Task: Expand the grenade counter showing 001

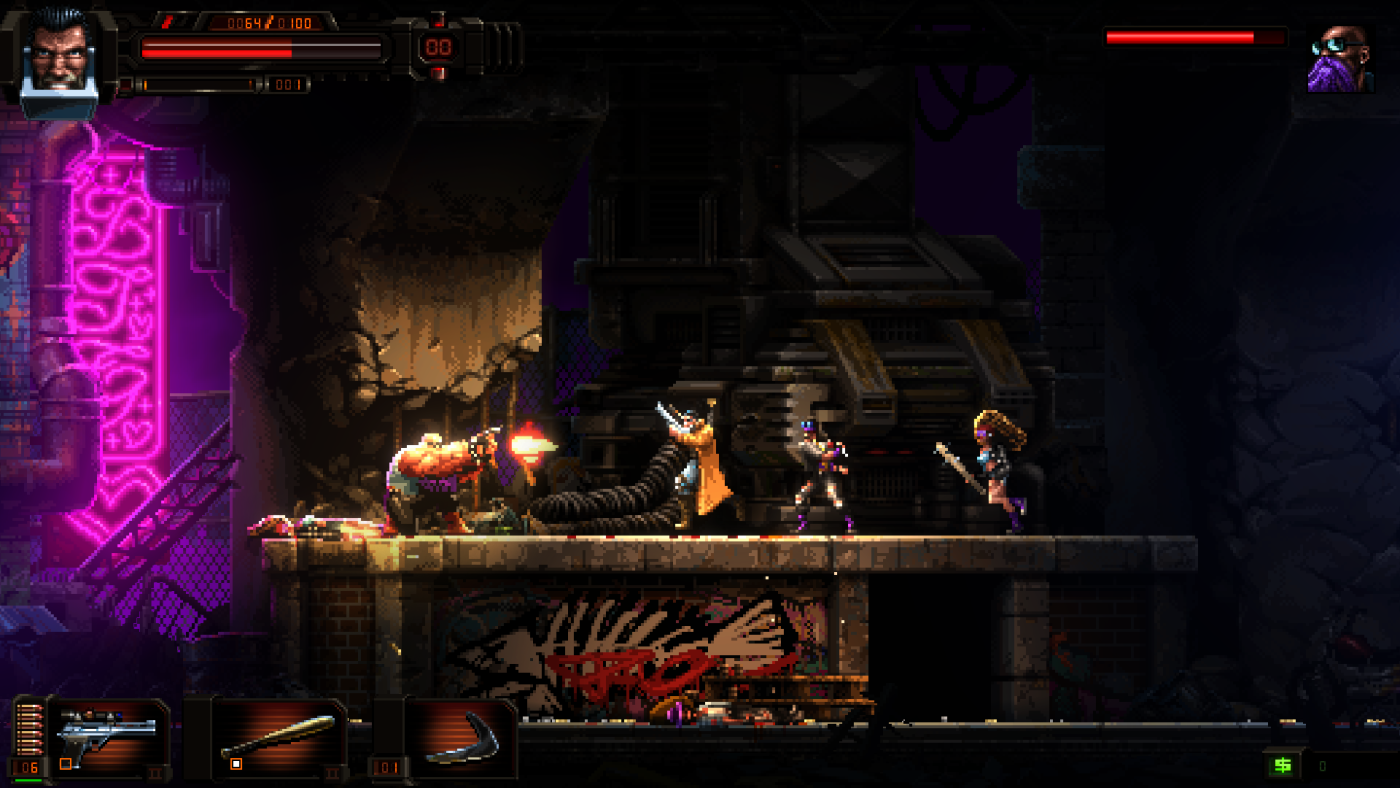Action: [286, 84]
